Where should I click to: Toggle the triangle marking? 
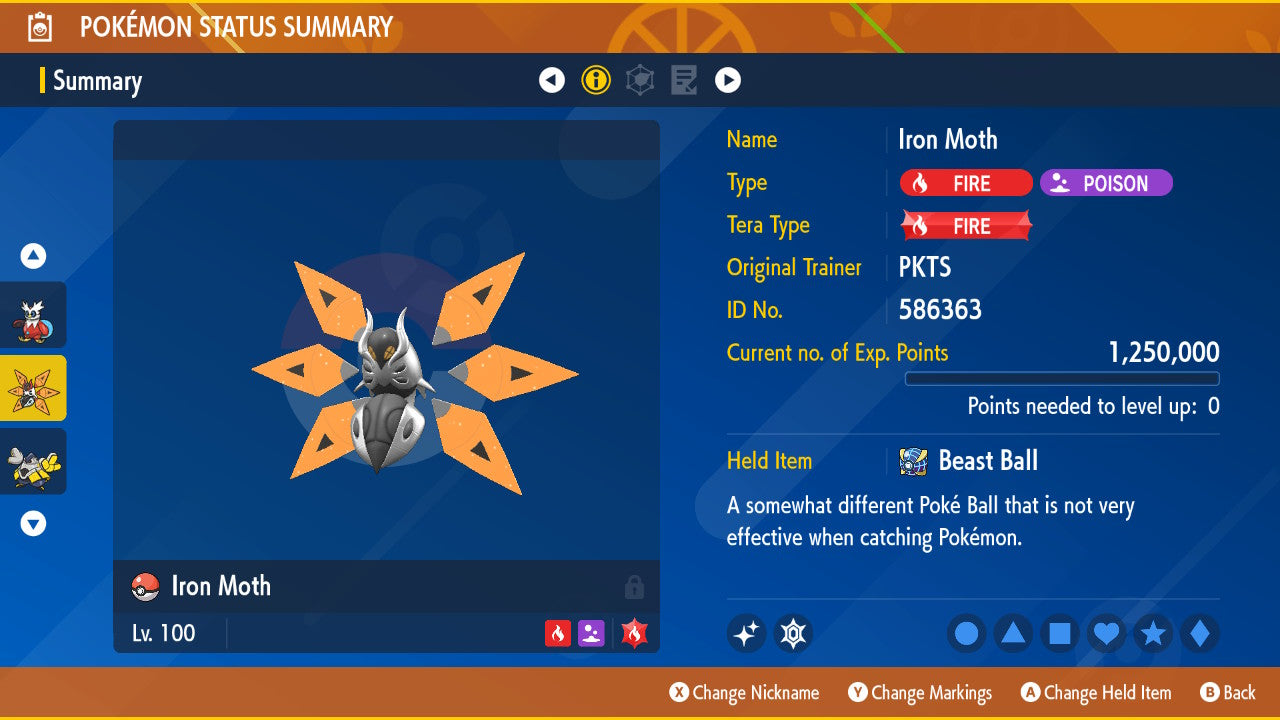(1013, 633)
